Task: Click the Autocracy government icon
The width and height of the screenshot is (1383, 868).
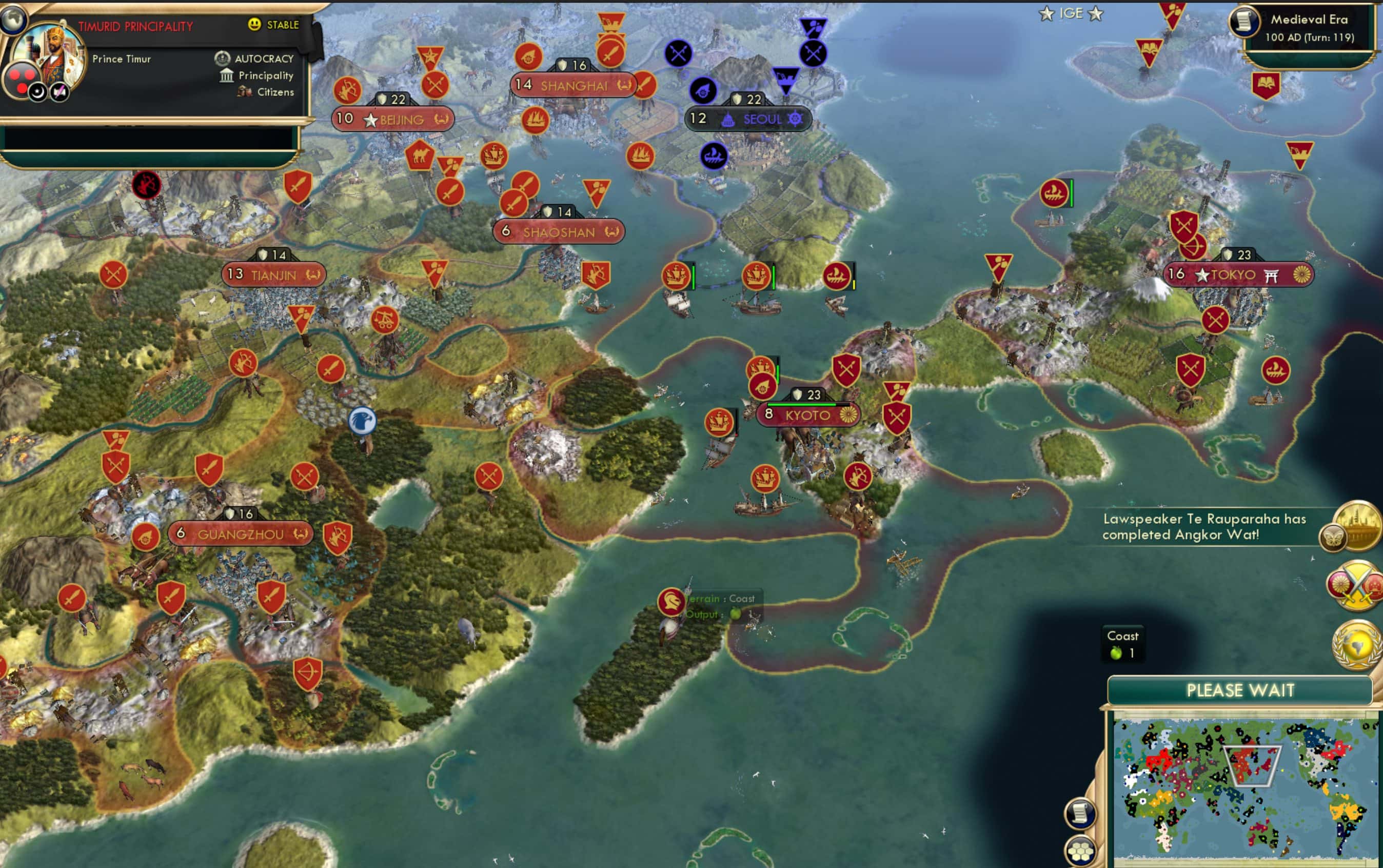Action: click(223, 58)
